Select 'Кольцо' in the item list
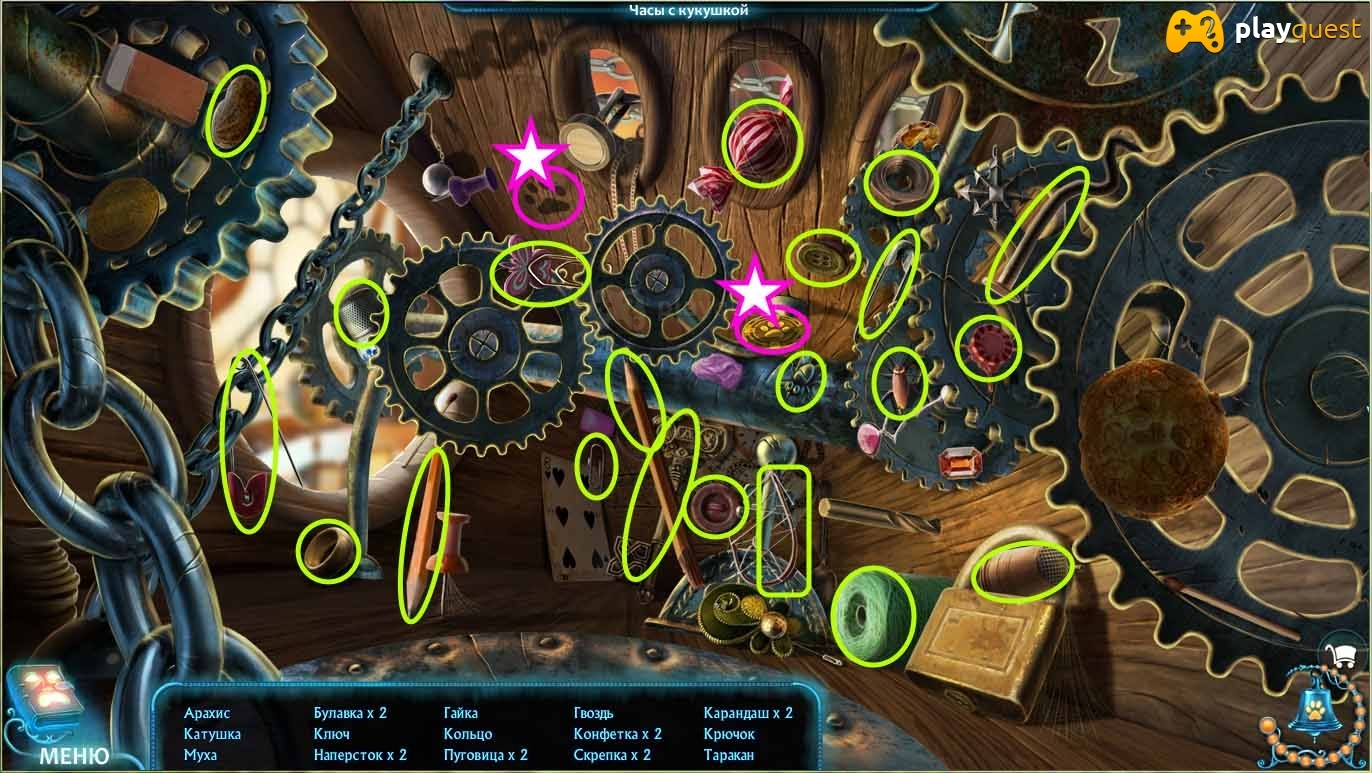The width and height of the screenshot is (1372, 773). coord(468,734)
